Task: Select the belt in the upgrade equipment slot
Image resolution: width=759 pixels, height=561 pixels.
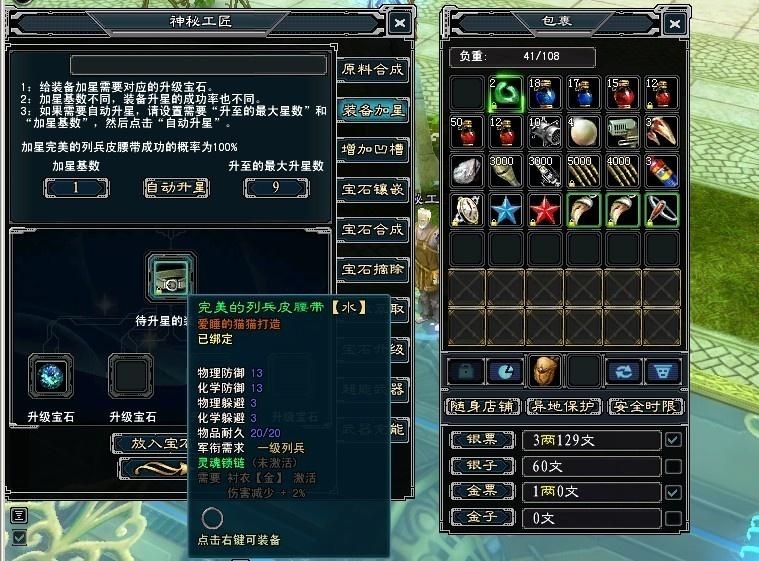Action: click(164, 275)
